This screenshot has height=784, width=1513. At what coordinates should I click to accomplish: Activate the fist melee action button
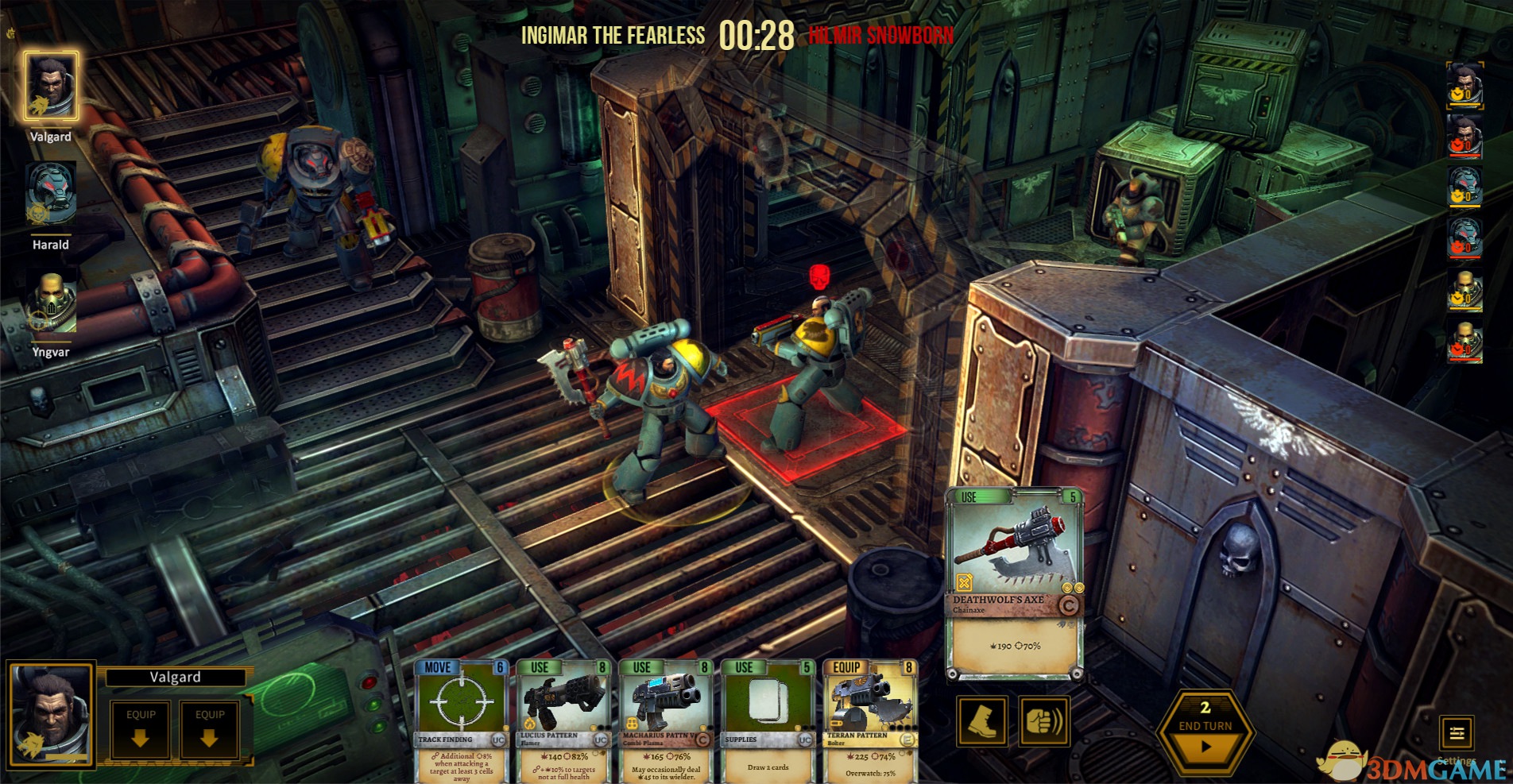tap(1043, 720)
